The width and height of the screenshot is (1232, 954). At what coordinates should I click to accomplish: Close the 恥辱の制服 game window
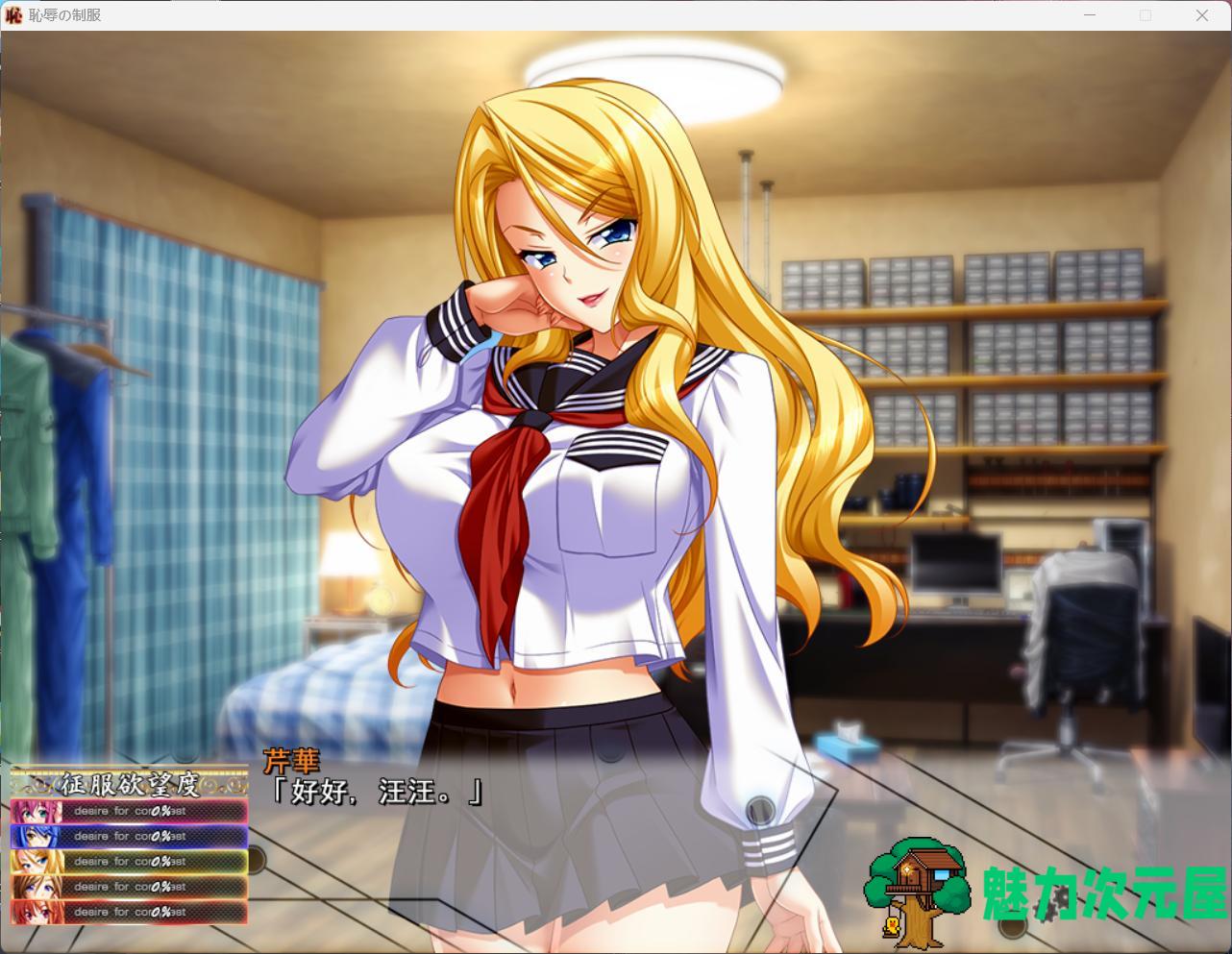[1201, 15]
